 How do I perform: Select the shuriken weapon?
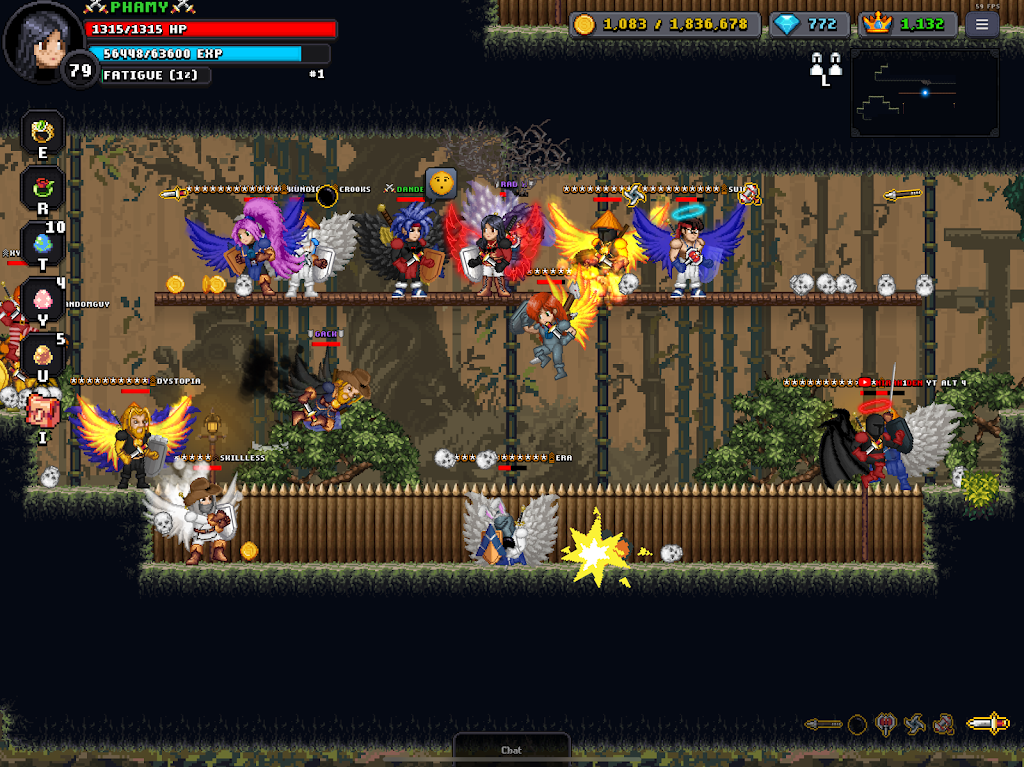click(914, 724)
